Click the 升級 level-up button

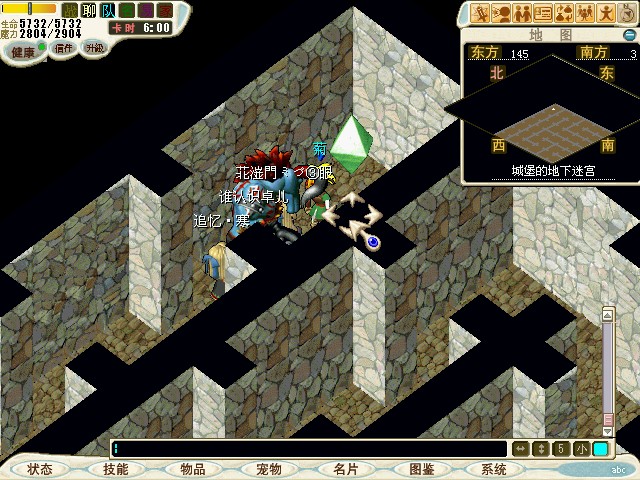(95, 48)
